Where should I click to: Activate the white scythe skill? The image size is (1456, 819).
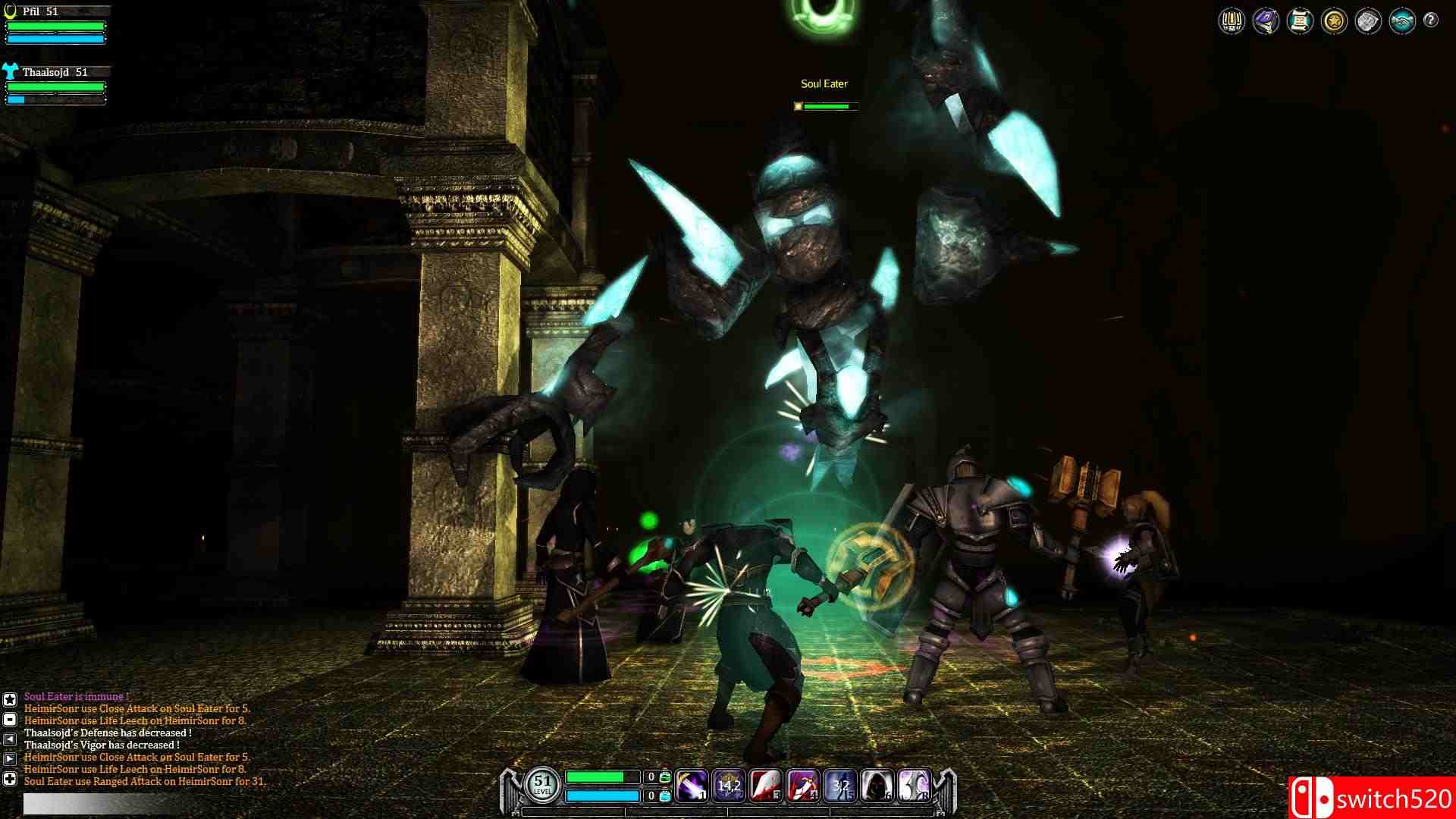click(x=914, y=786)
